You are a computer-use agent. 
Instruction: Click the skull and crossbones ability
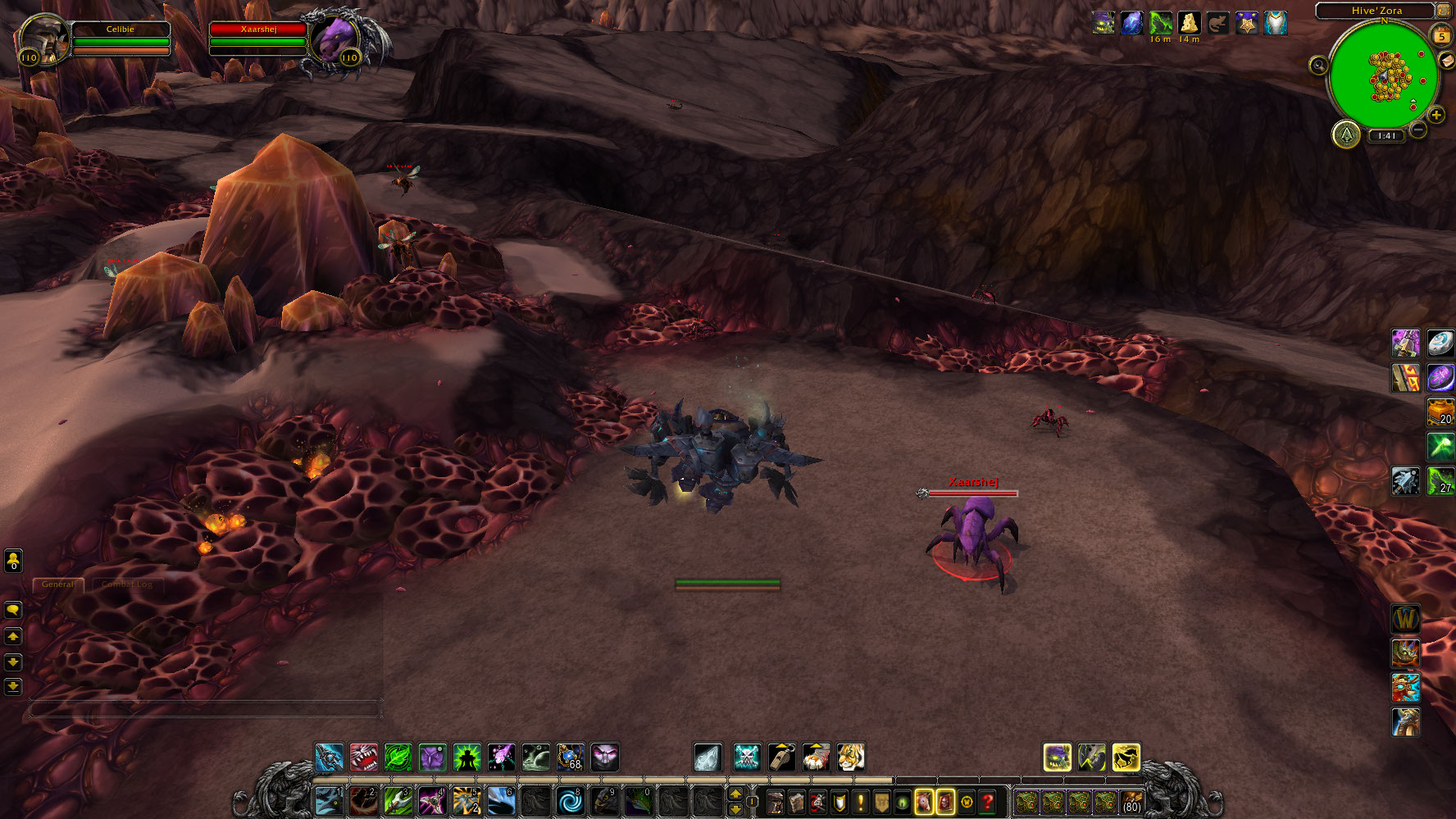pos(747,757)
